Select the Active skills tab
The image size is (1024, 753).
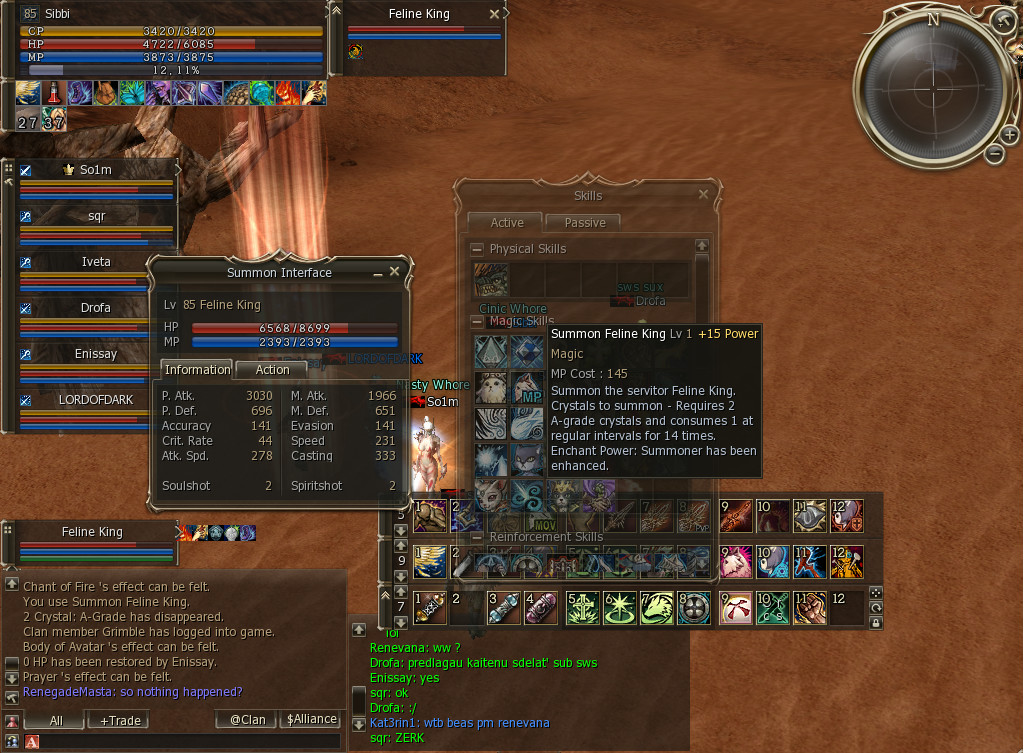pyautogui.click(x=506, y=222)
